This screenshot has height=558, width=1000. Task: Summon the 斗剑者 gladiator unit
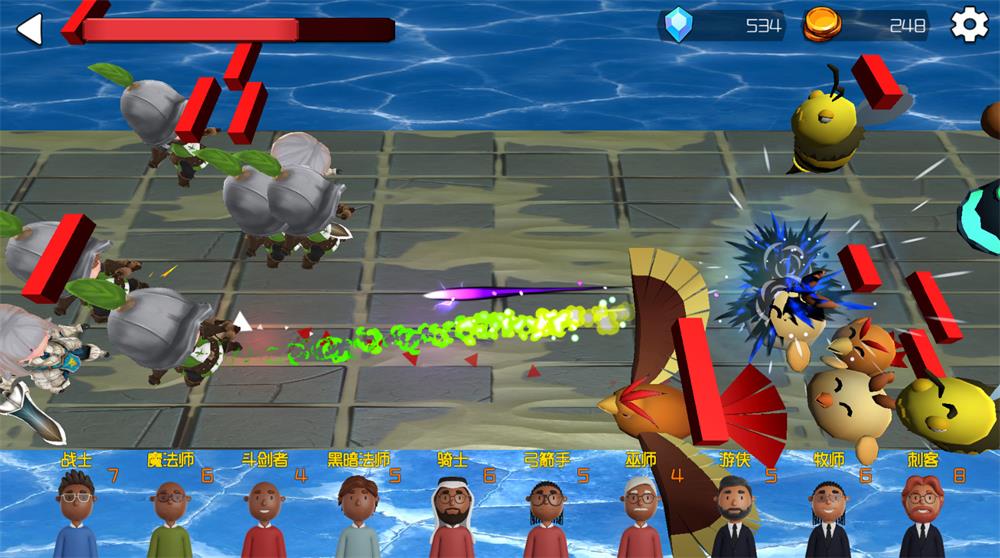point(264,510)
